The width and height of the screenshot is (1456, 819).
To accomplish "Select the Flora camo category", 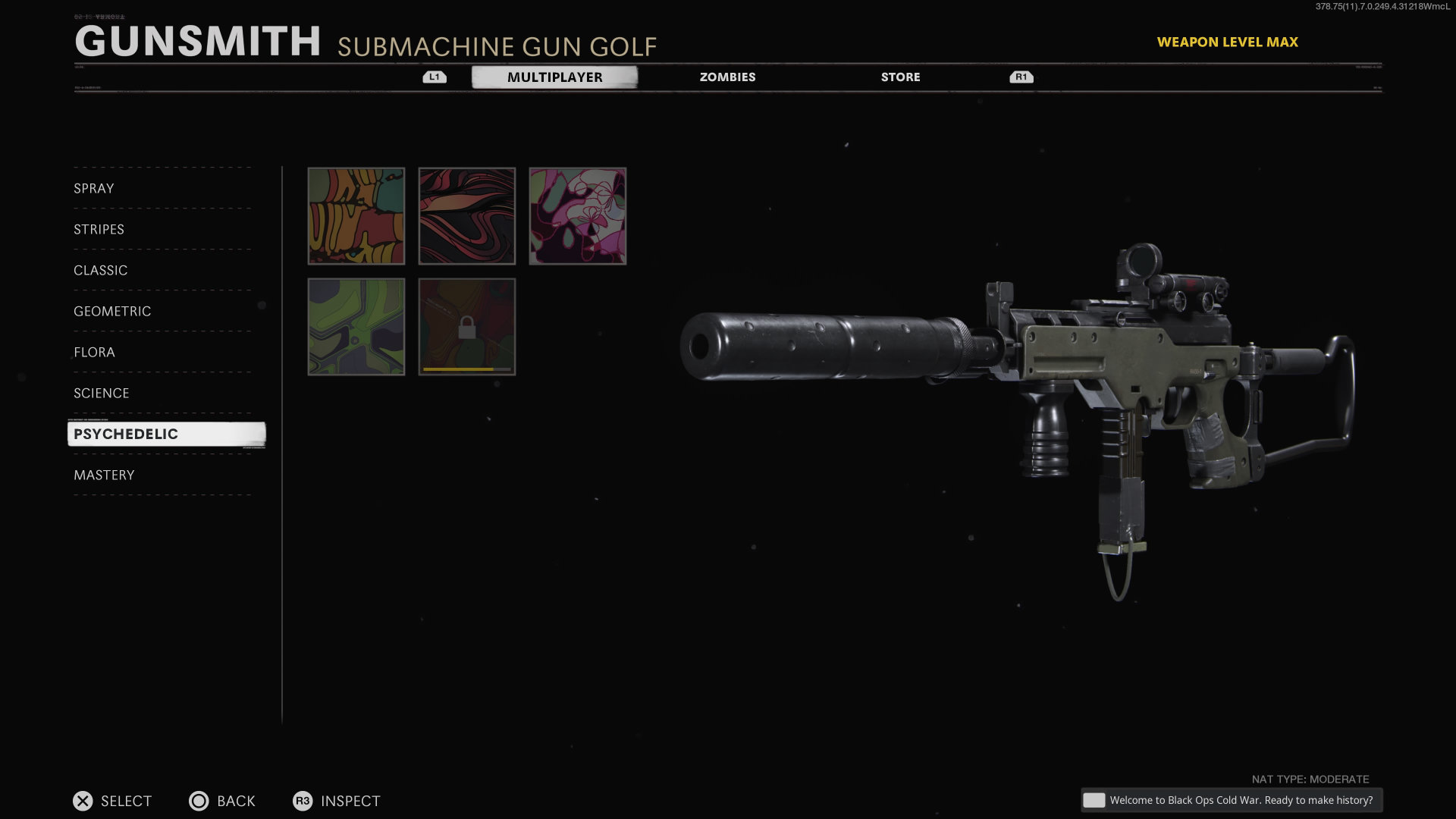I will 94,353.
